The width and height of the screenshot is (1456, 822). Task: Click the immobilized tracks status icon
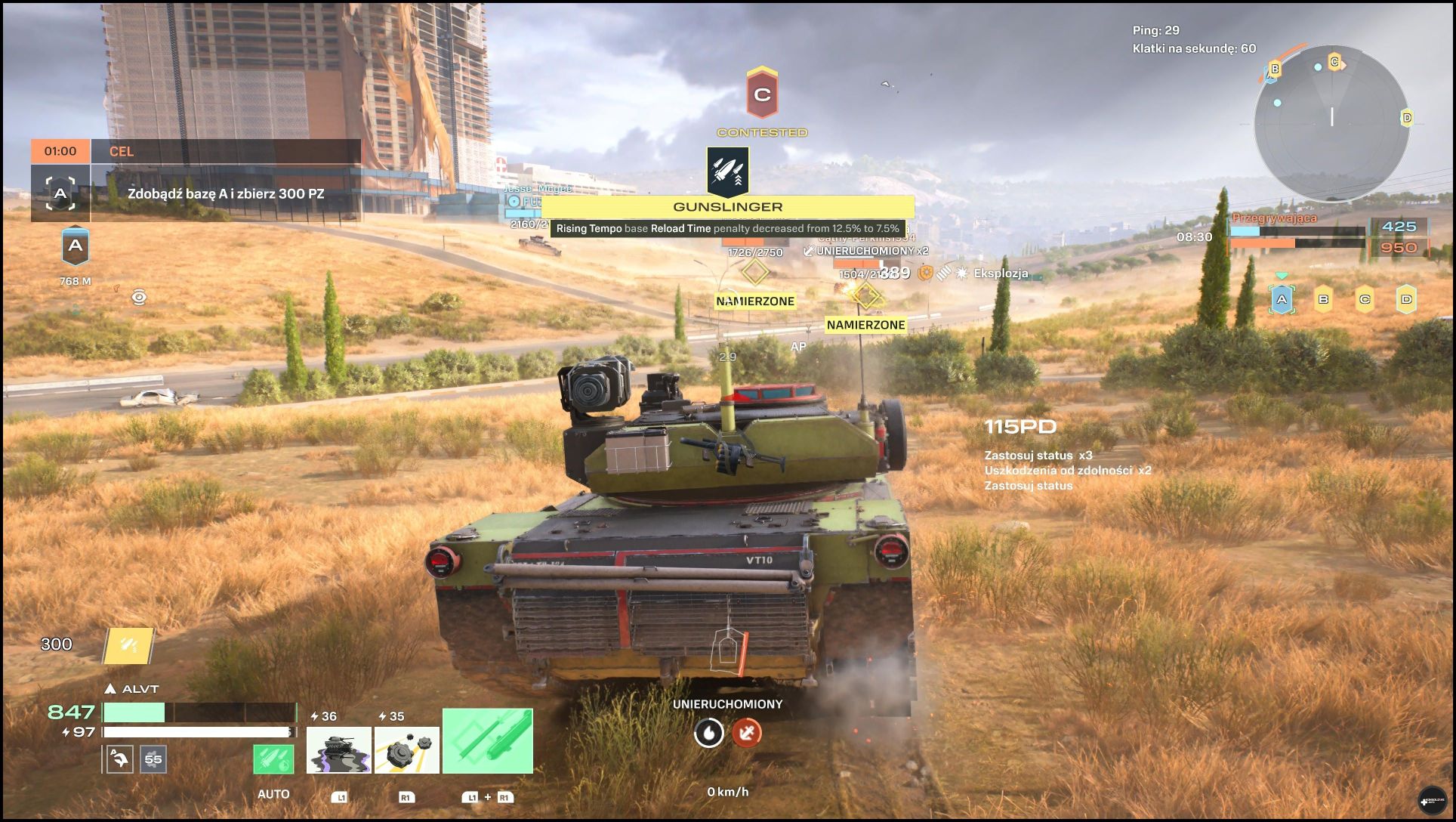pyautogui.click(x=746, y=733)
